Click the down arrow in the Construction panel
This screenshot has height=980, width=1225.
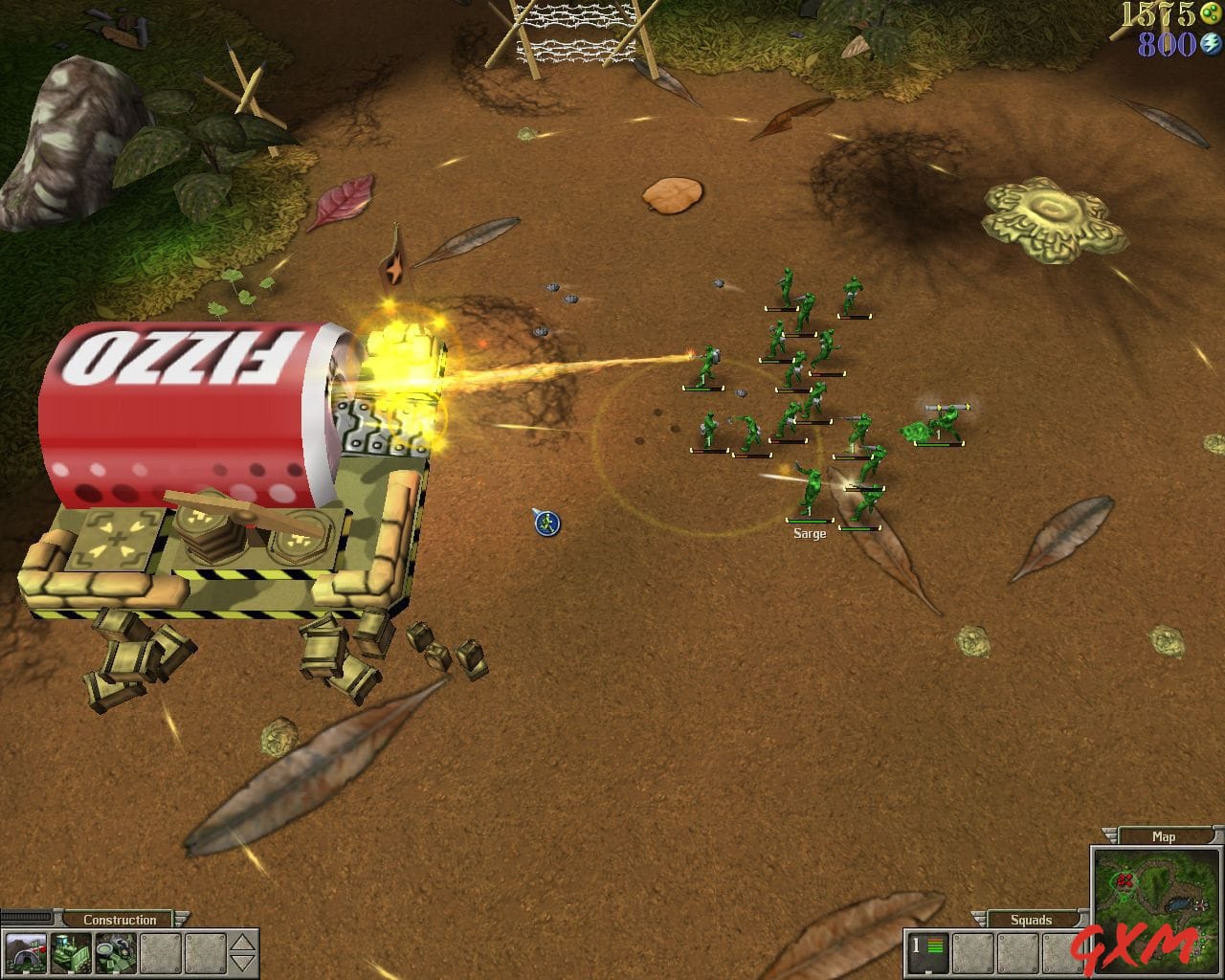(x=242, y=963)
